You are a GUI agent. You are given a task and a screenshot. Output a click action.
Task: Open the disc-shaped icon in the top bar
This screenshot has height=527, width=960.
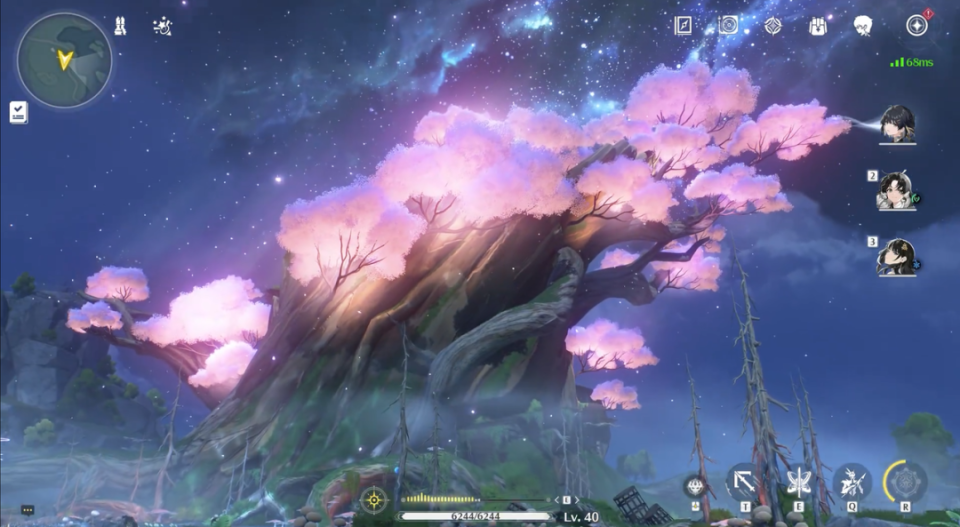[x=728, y=26]
